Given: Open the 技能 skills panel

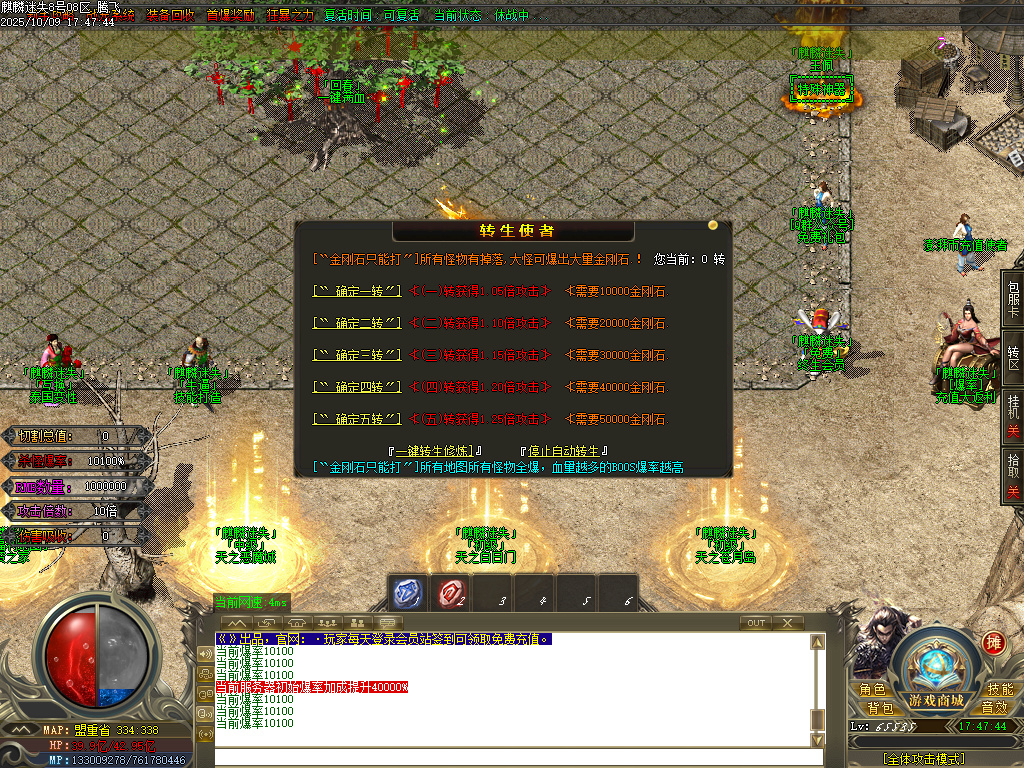Looking at the screenshot, I should tap(1000, 690).
